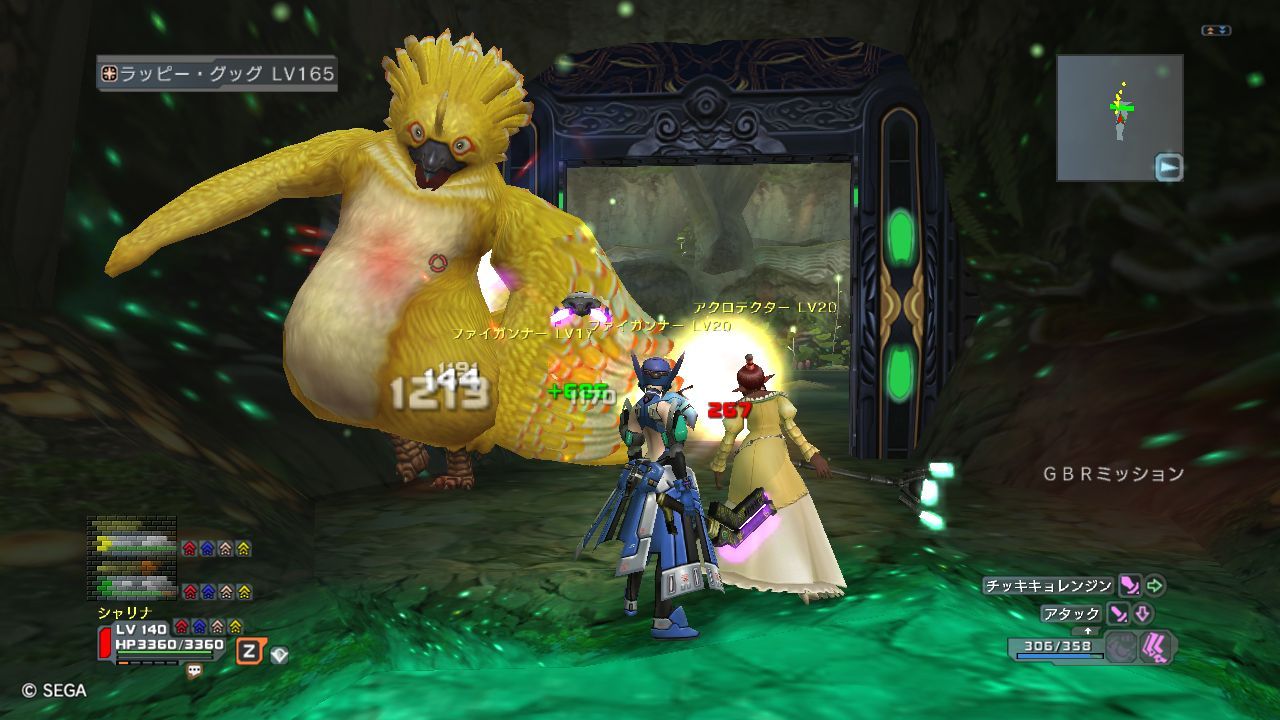Choose the アタック action icon
Image resolution: width=1280 pixels, height=720 pixels.
[1118, 614]
